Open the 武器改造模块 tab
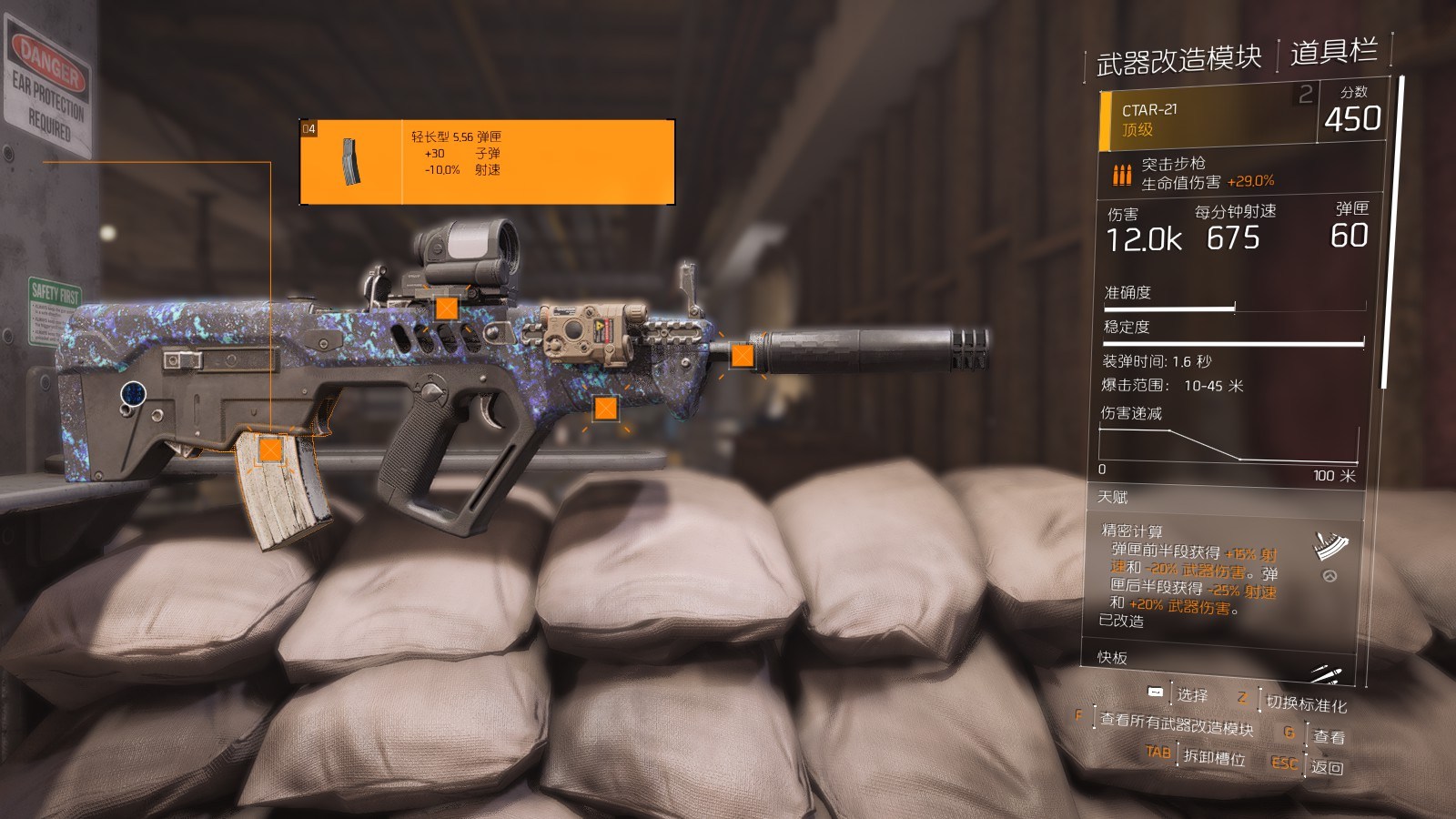Image resolution: width=1456 pixels, height=819 pixels. (1178, 60)
